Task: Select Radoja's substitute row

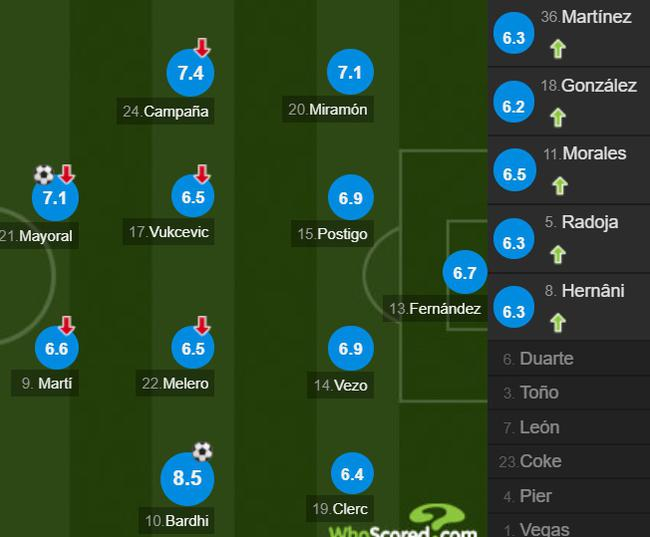Action: click(x=568, y=238)
